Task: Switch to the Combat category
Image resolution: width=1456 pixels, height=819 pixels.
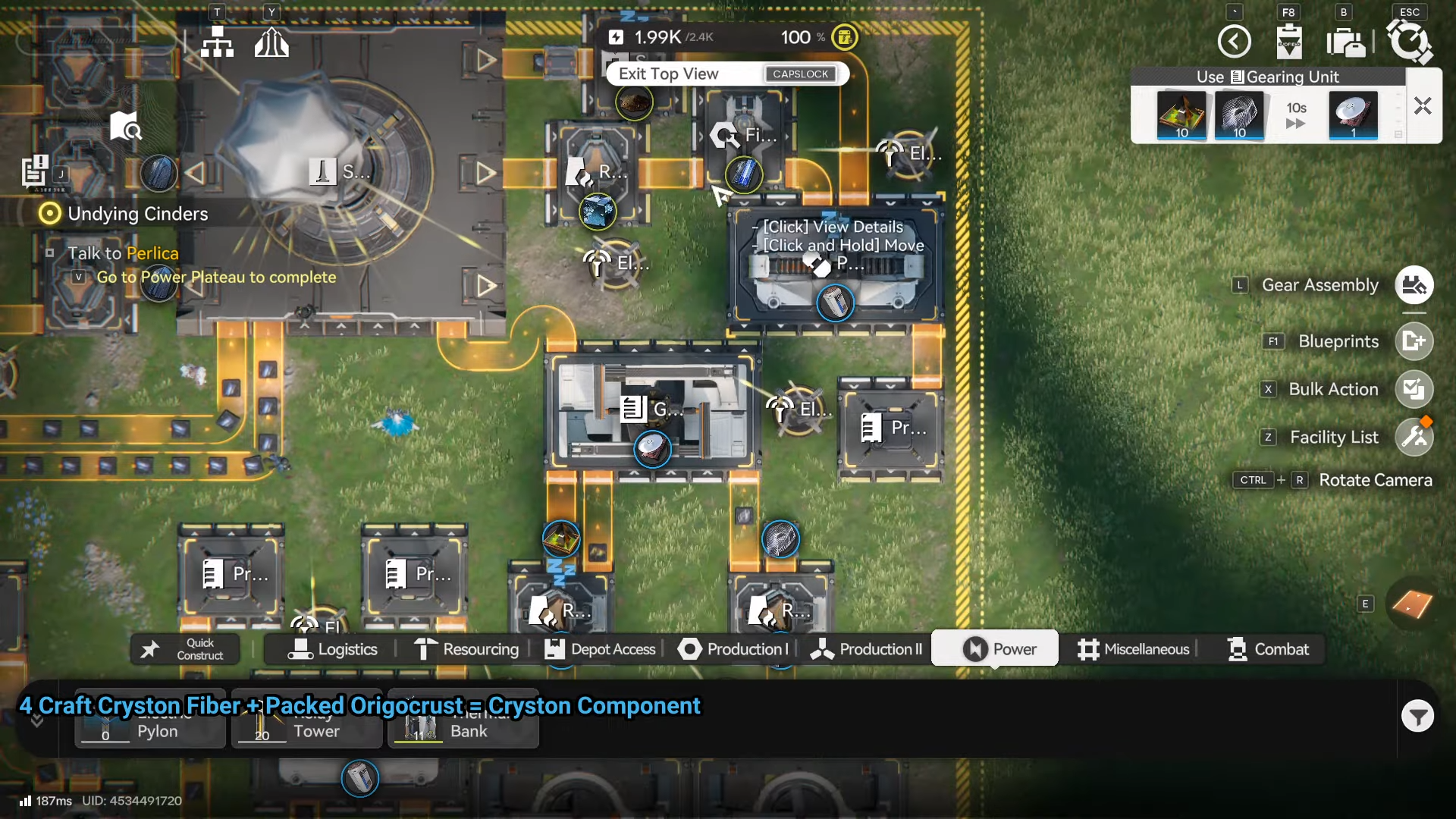Action: pyautogui.click(x=1268, y=649)
